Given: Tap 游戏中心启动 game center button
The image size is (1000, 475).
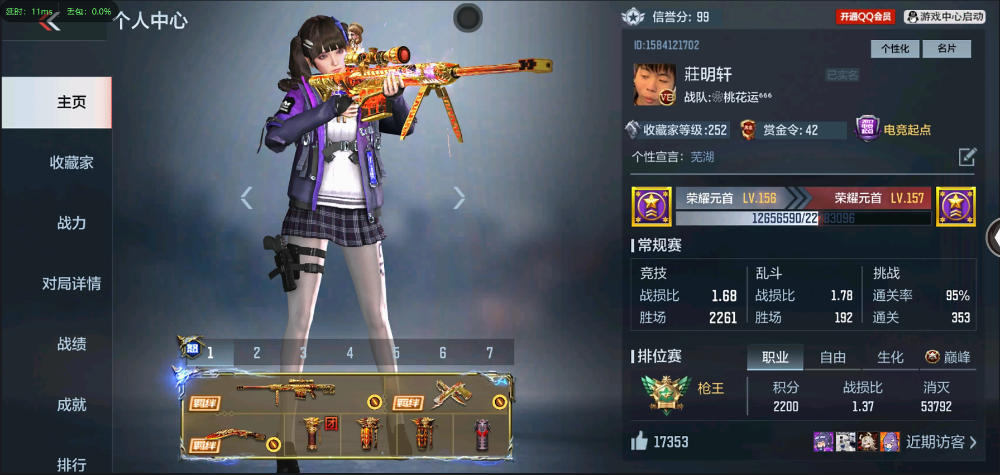Looking at the screenshot, I should click(944, 17).
